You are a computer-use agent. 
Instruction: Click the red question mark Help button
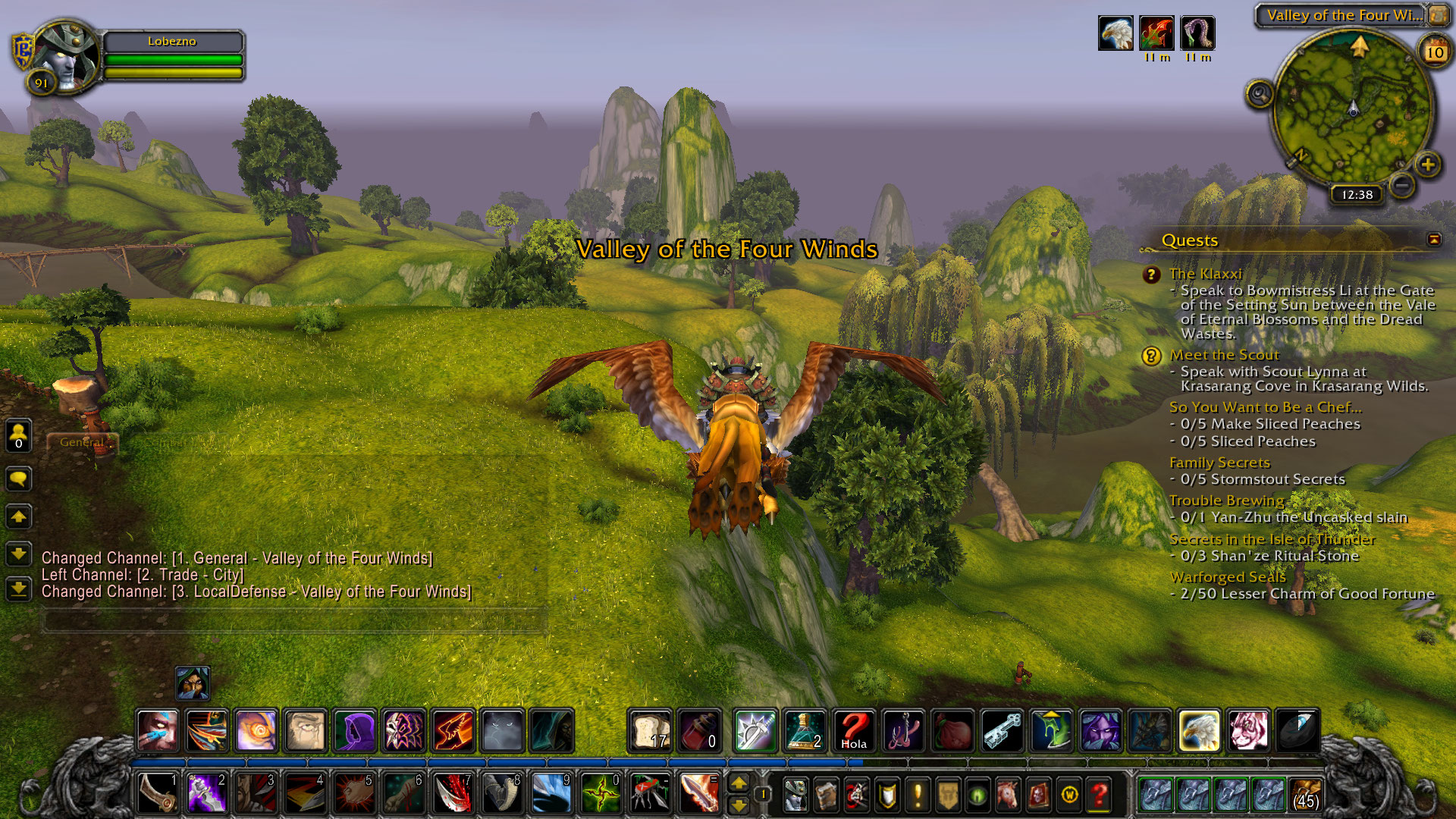tap(1100, 795)
